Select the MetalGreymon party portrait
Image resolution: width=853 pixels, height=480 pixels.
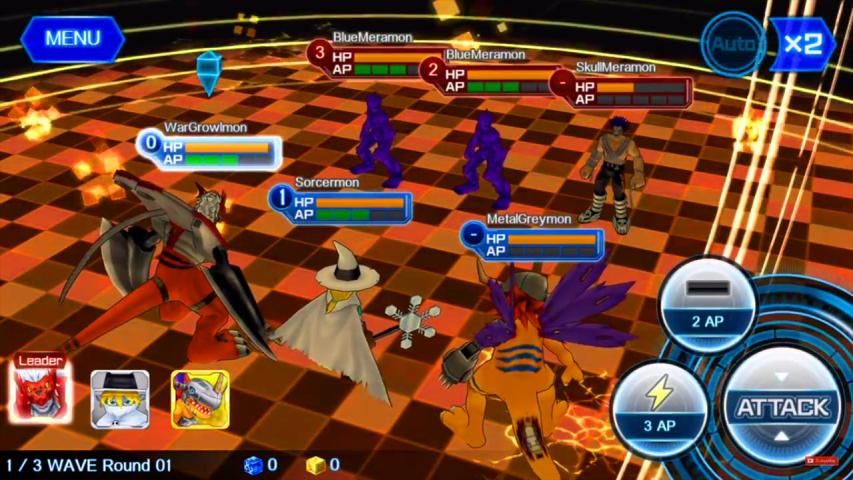click(x=200, y=399)
